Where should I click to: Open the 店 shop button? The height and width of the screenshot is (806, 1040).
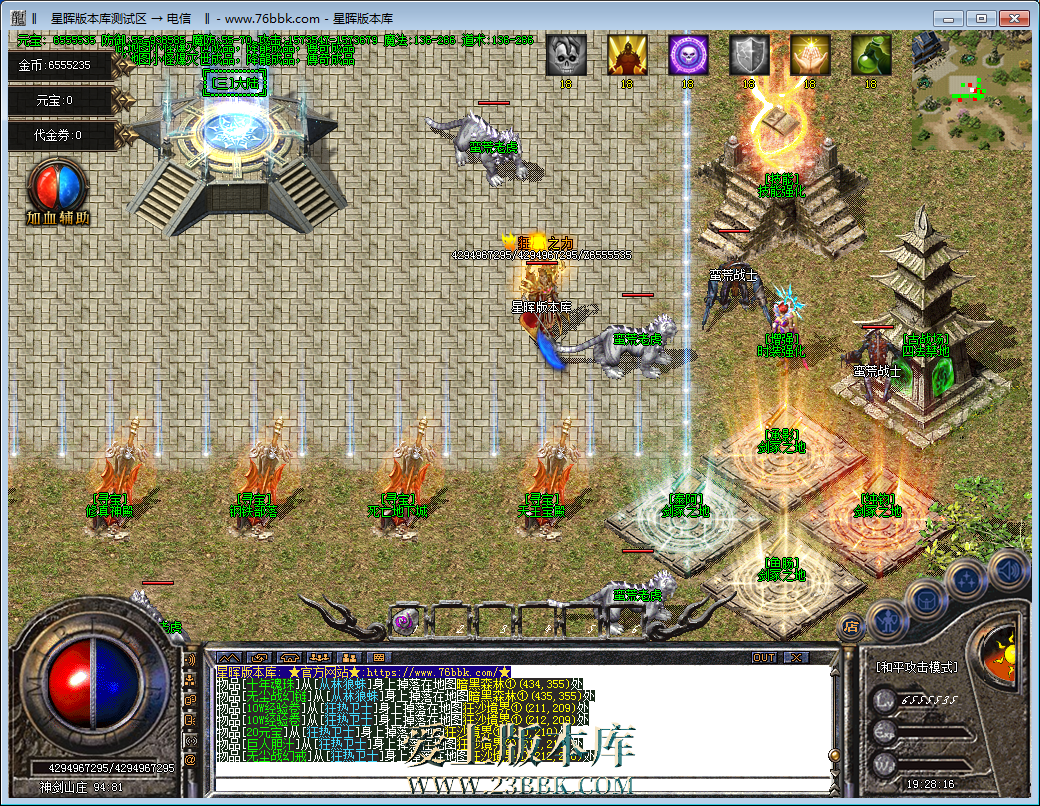(851, 627)
